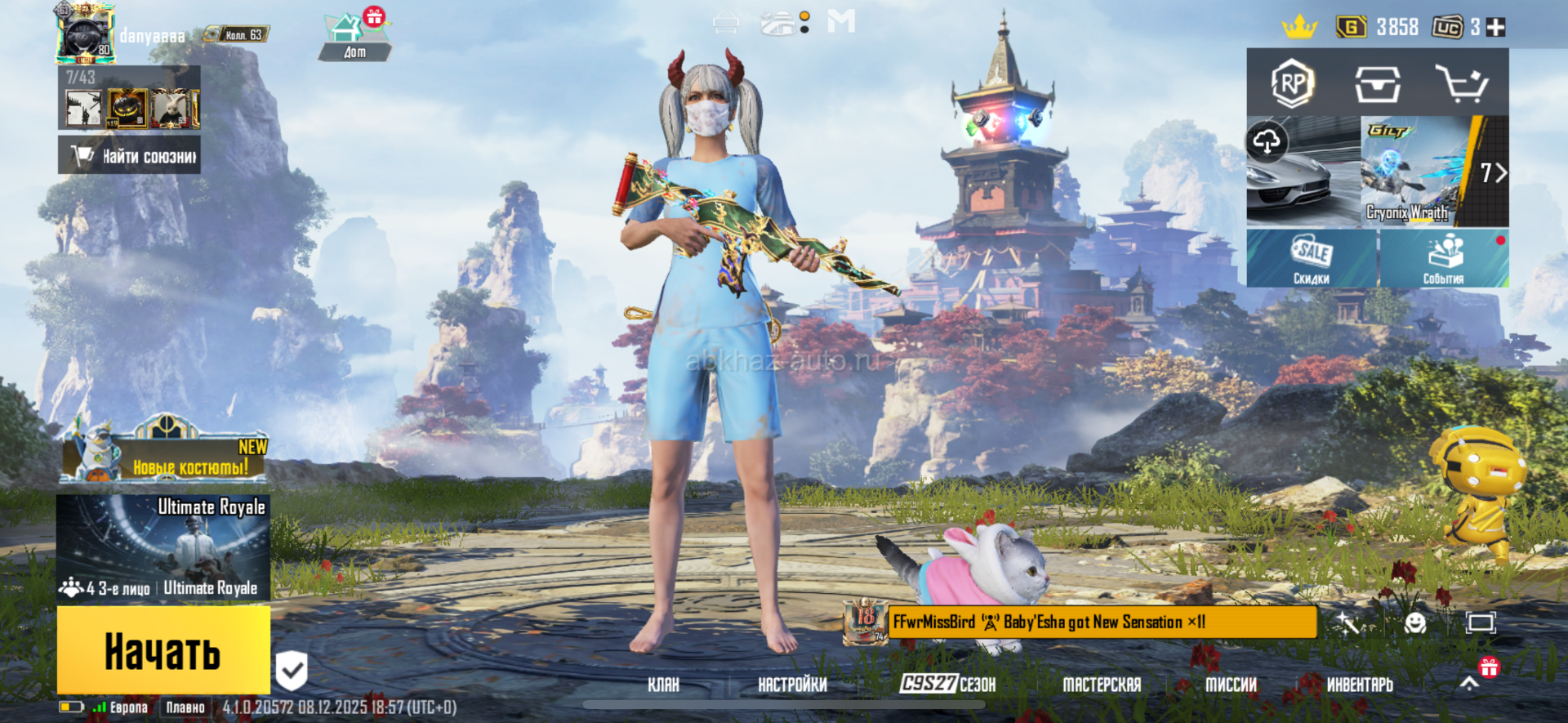Open the Инвентарь inventory

1360,685
